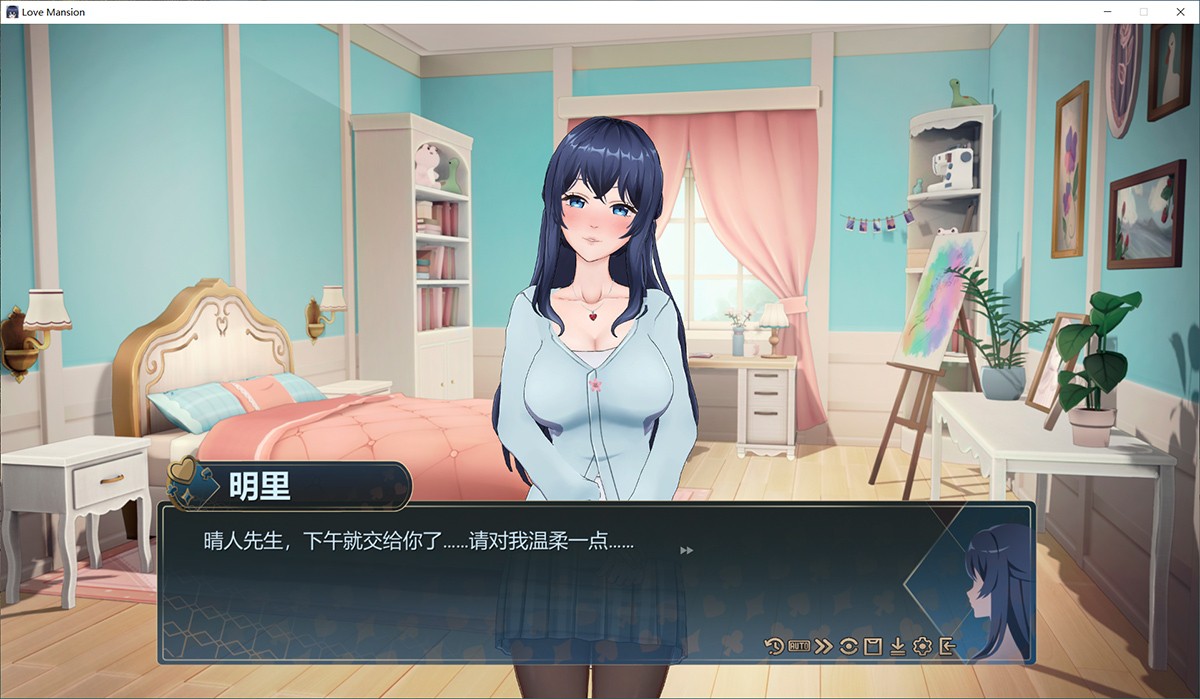Toggle AUTO play mode
The width and height of the screenshot is (1200, 699).
pos(798,646)
